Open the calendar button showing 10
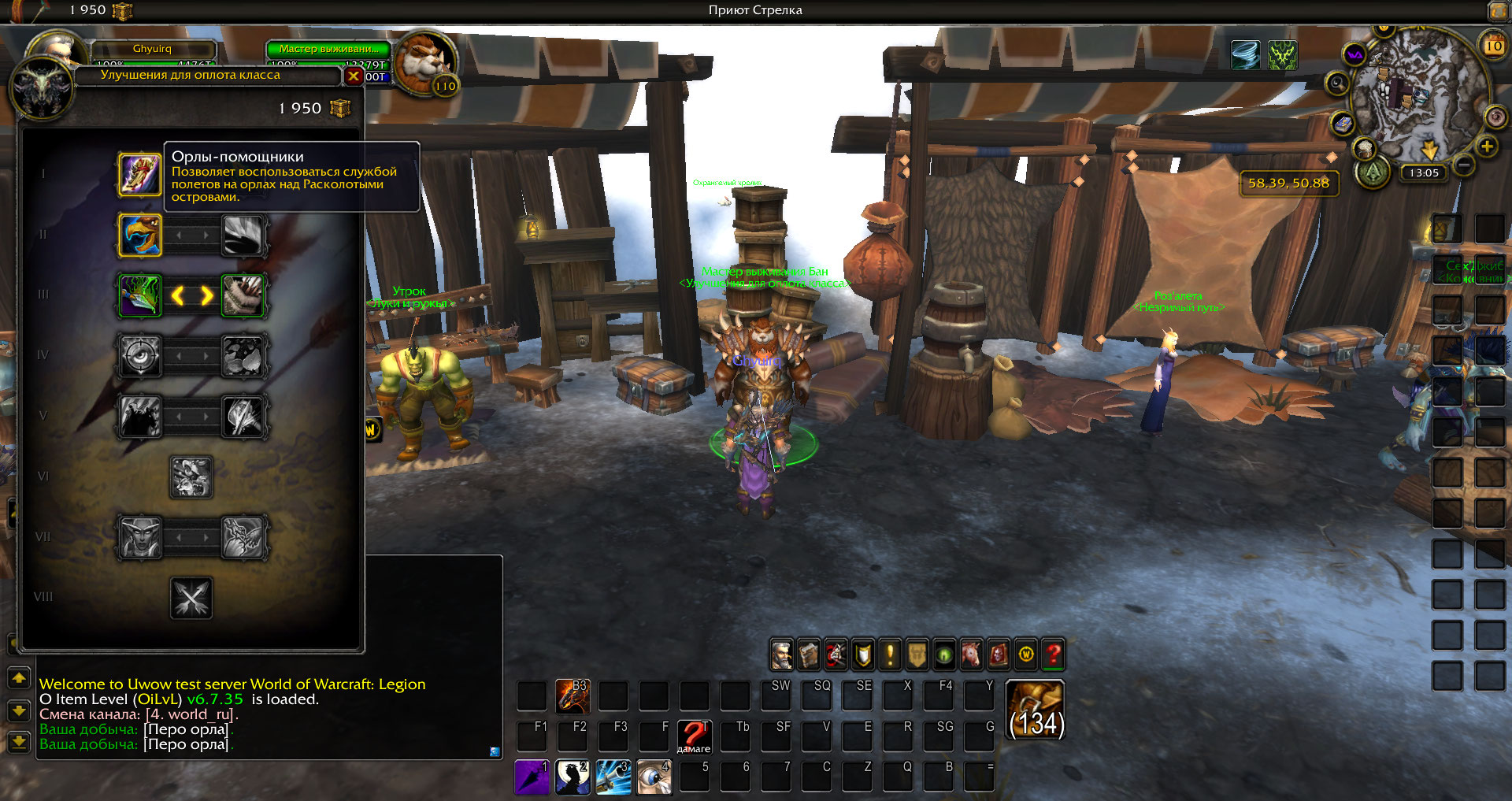The height and width of the screenshot is (801, 1512). pyautogui.click(x=1493, y=46)
